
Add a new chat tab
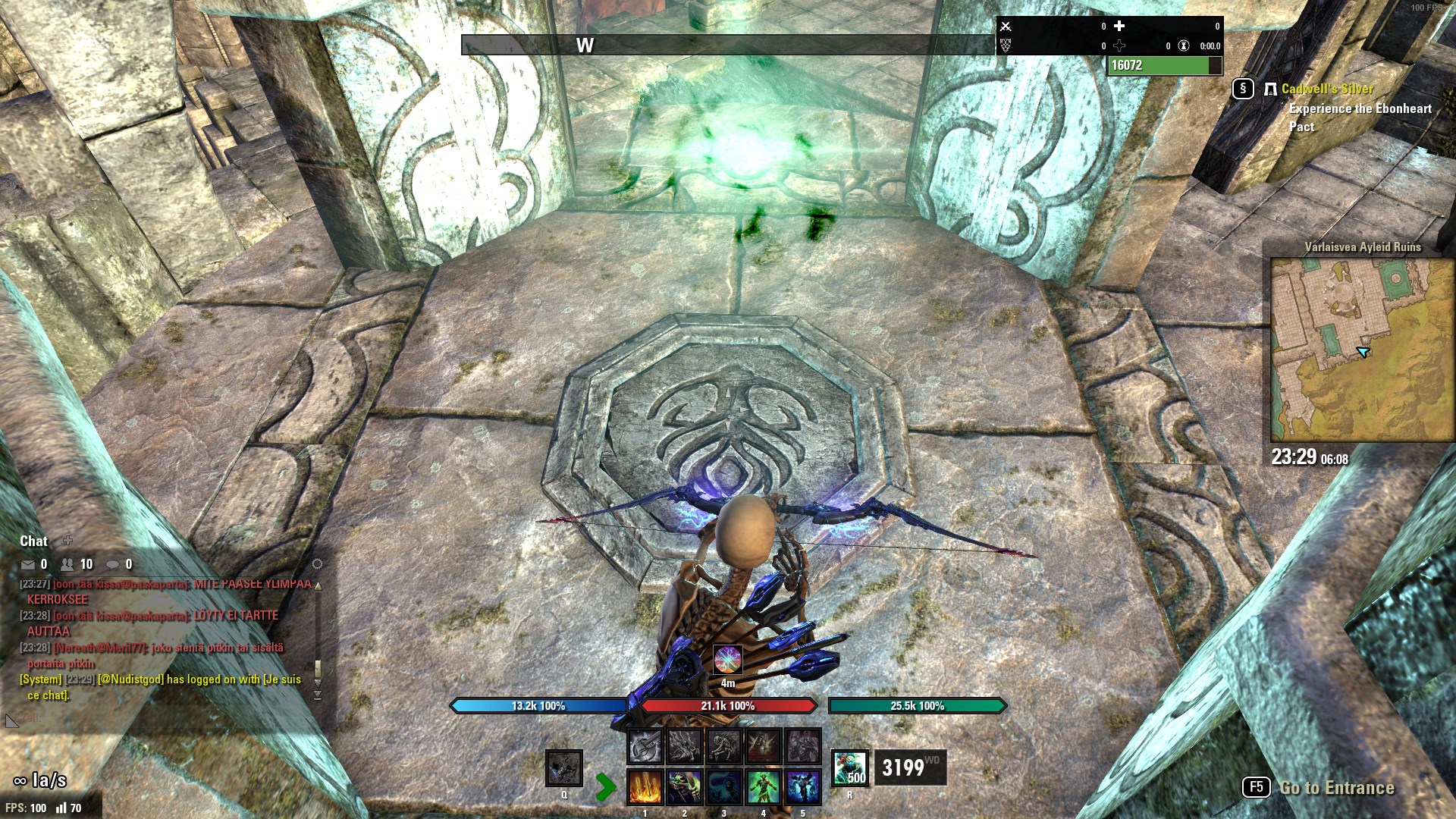(x=67, y=541)
